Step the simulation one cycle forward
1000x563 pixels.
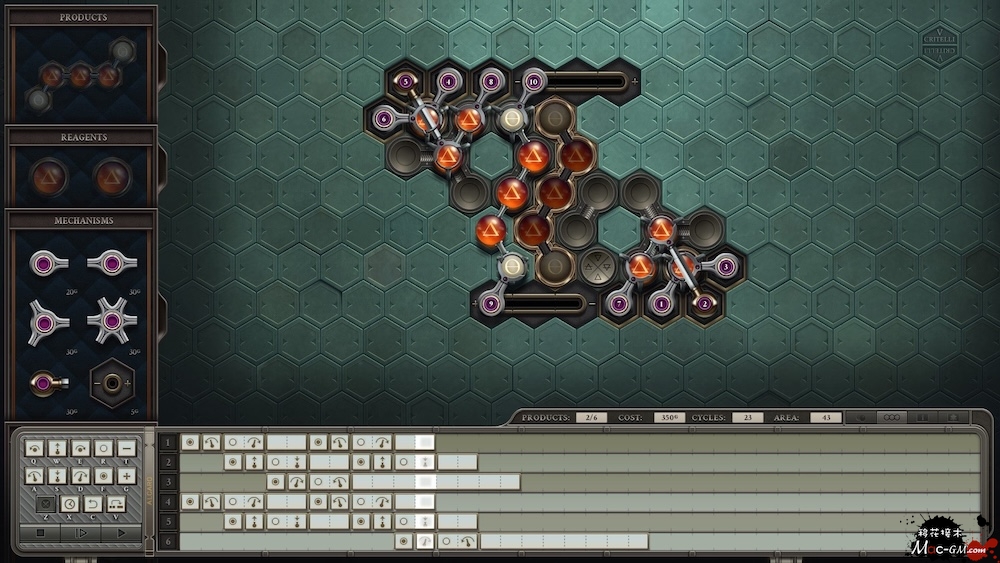(82, 534)
